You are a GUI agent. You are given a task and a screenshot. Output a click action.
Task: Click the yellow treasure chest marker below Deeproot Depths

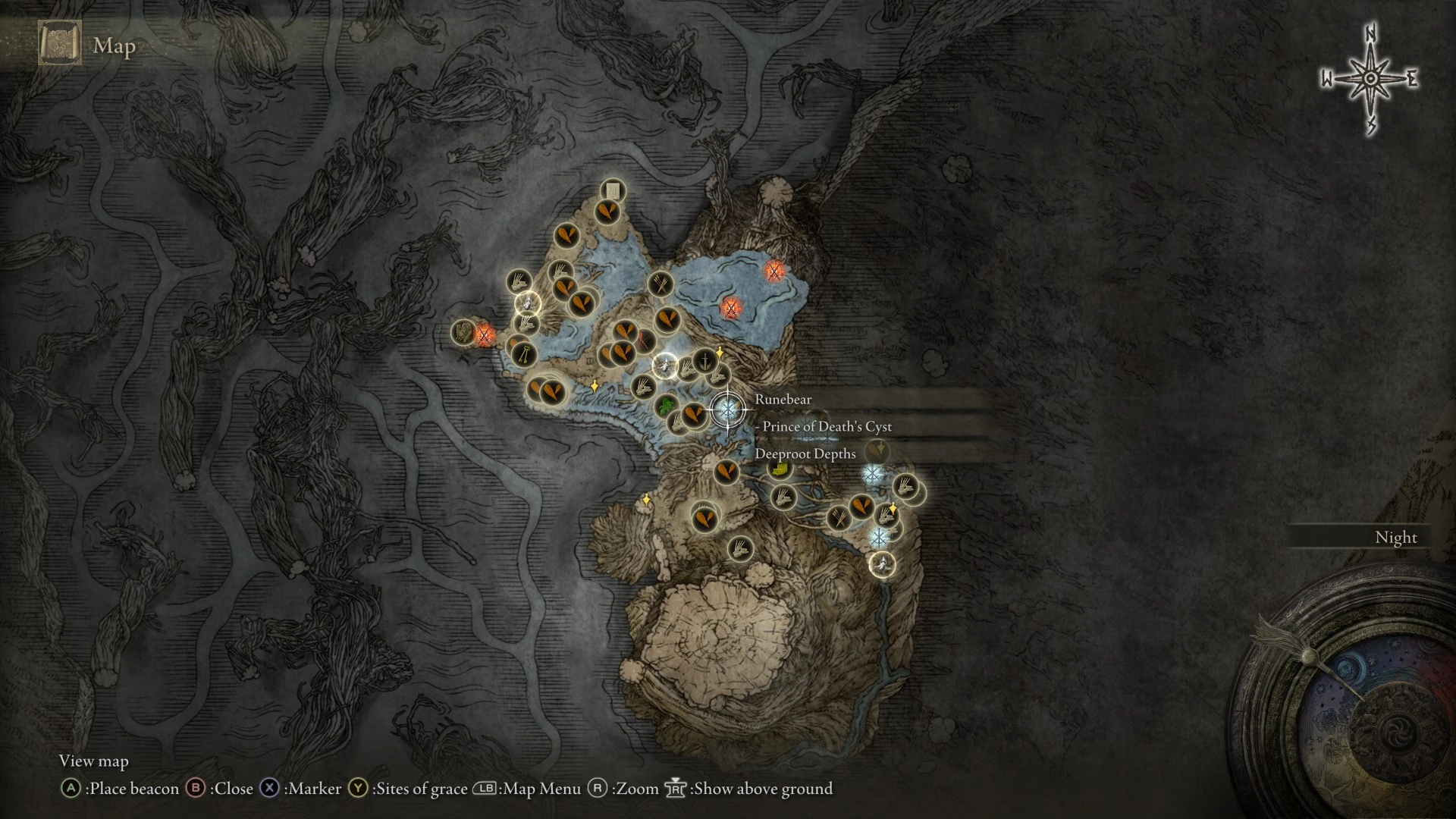point(778,469)
